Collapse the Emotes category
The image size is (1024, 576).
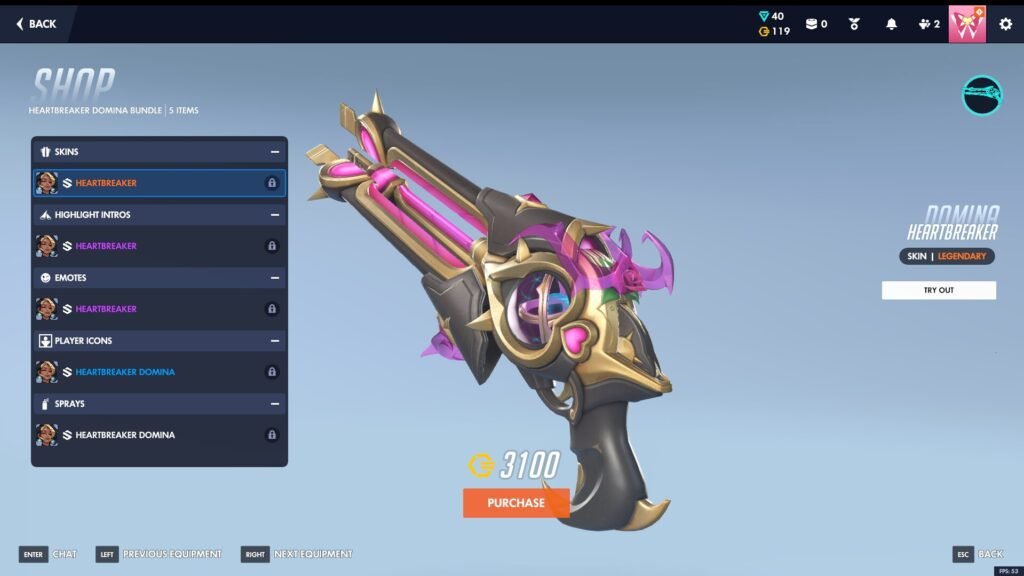point(274,278)
